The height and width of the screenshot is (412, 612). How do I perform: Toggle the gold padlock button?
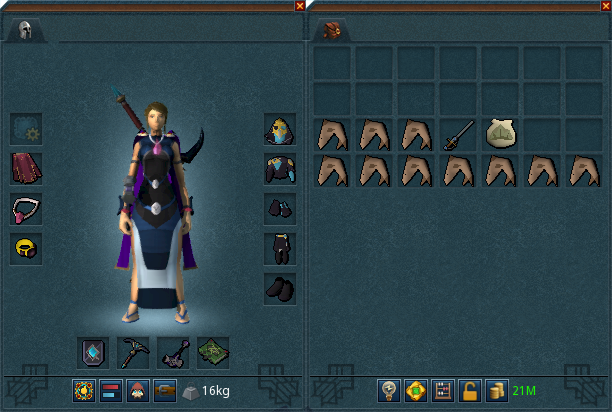tap(469, 390)
